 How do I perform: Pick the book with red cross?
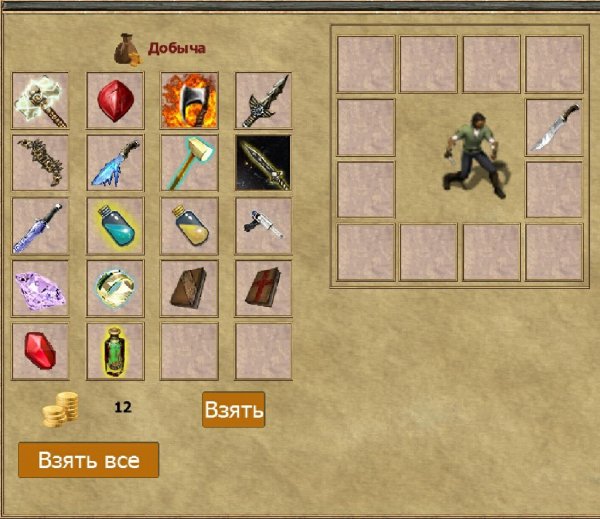(263, 289)
